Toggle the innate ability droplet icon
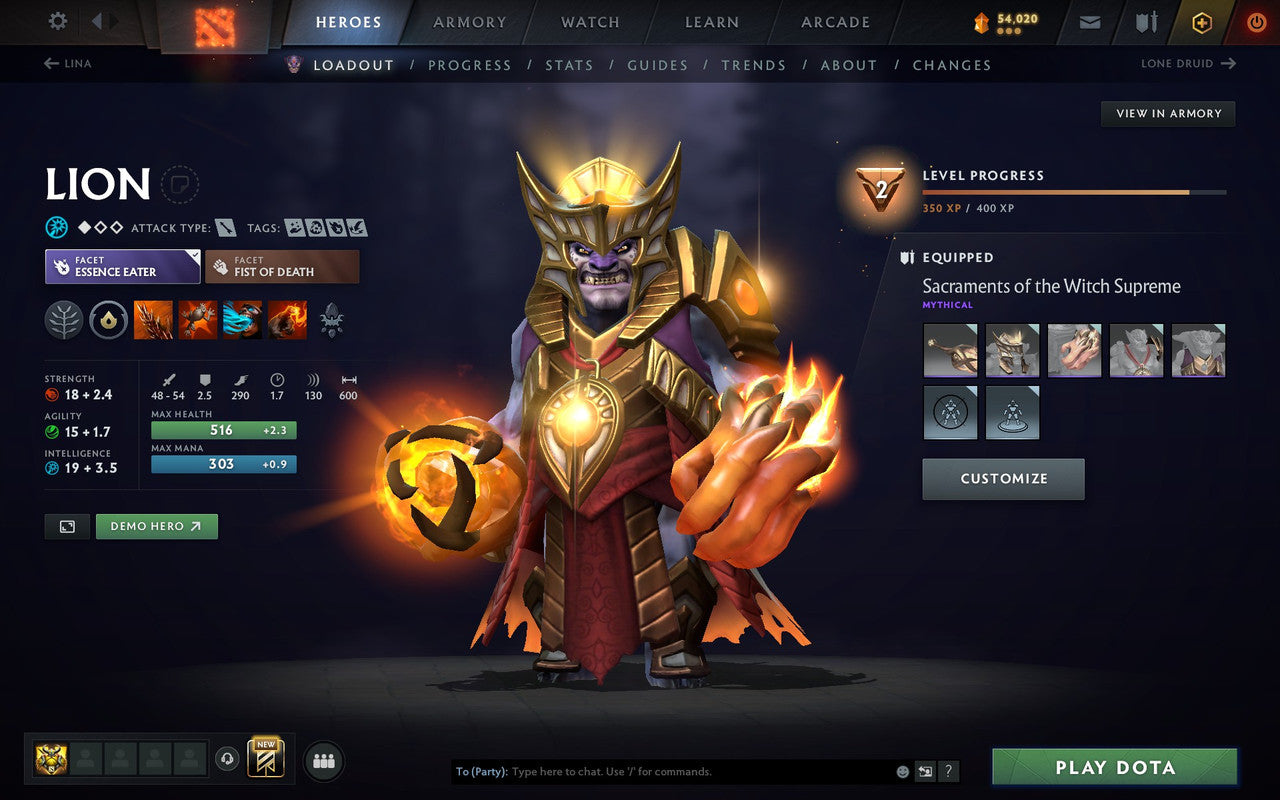Image resolution: width=1280 pixels, height=800 pixels. (108, 320)
